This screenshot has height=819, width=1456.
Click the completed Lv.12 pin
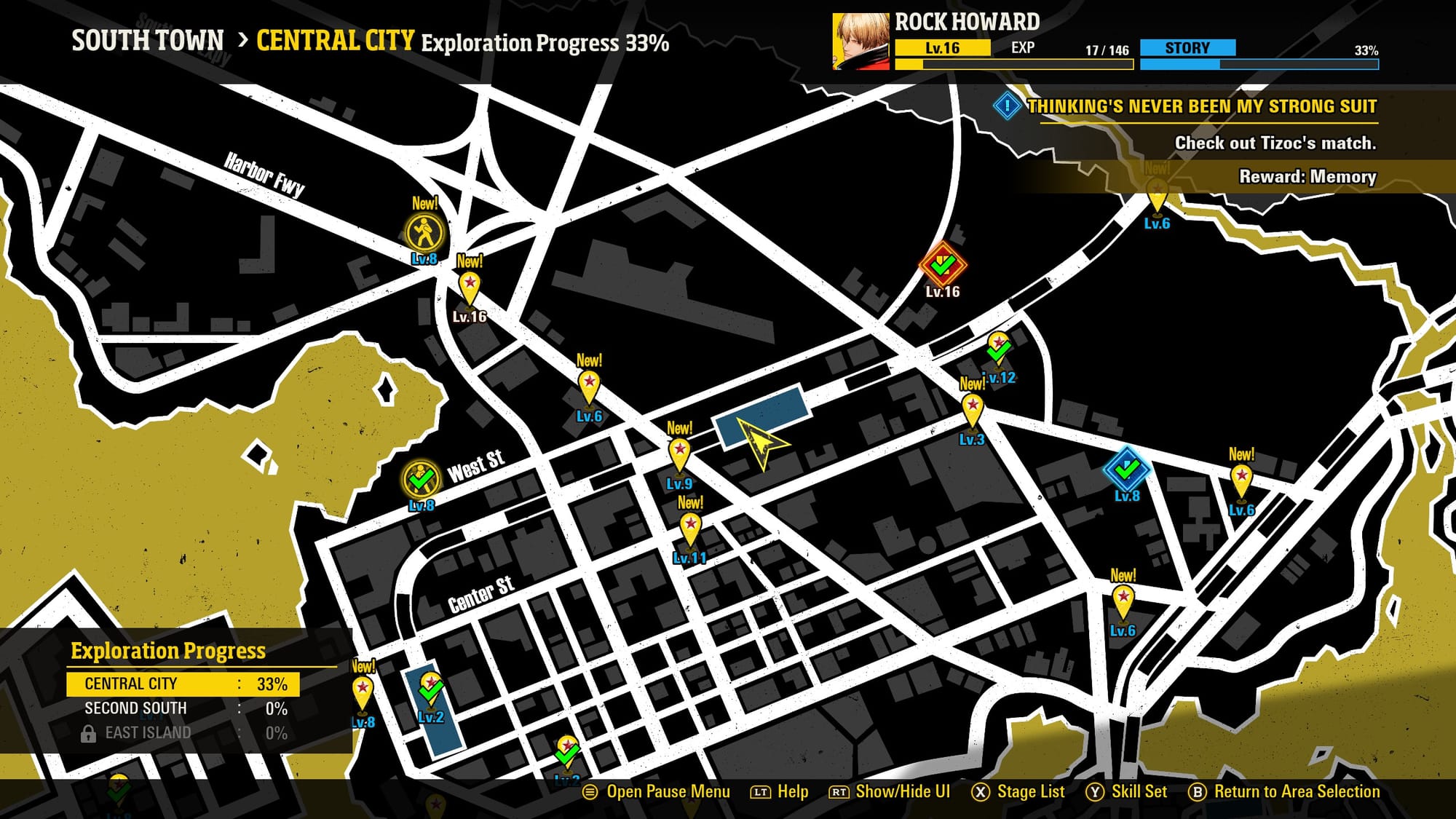point(998,349)
